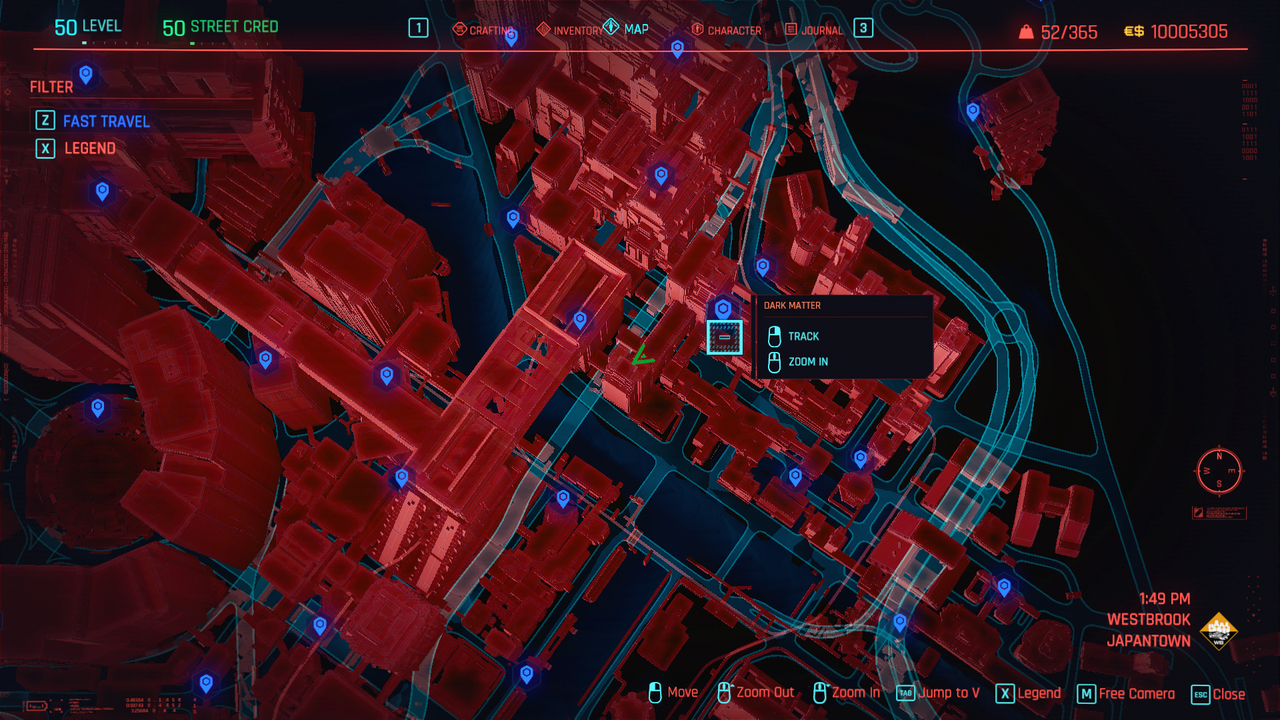
Task: Select the Dark Matter map marker
Action: (x=724, y=338)
